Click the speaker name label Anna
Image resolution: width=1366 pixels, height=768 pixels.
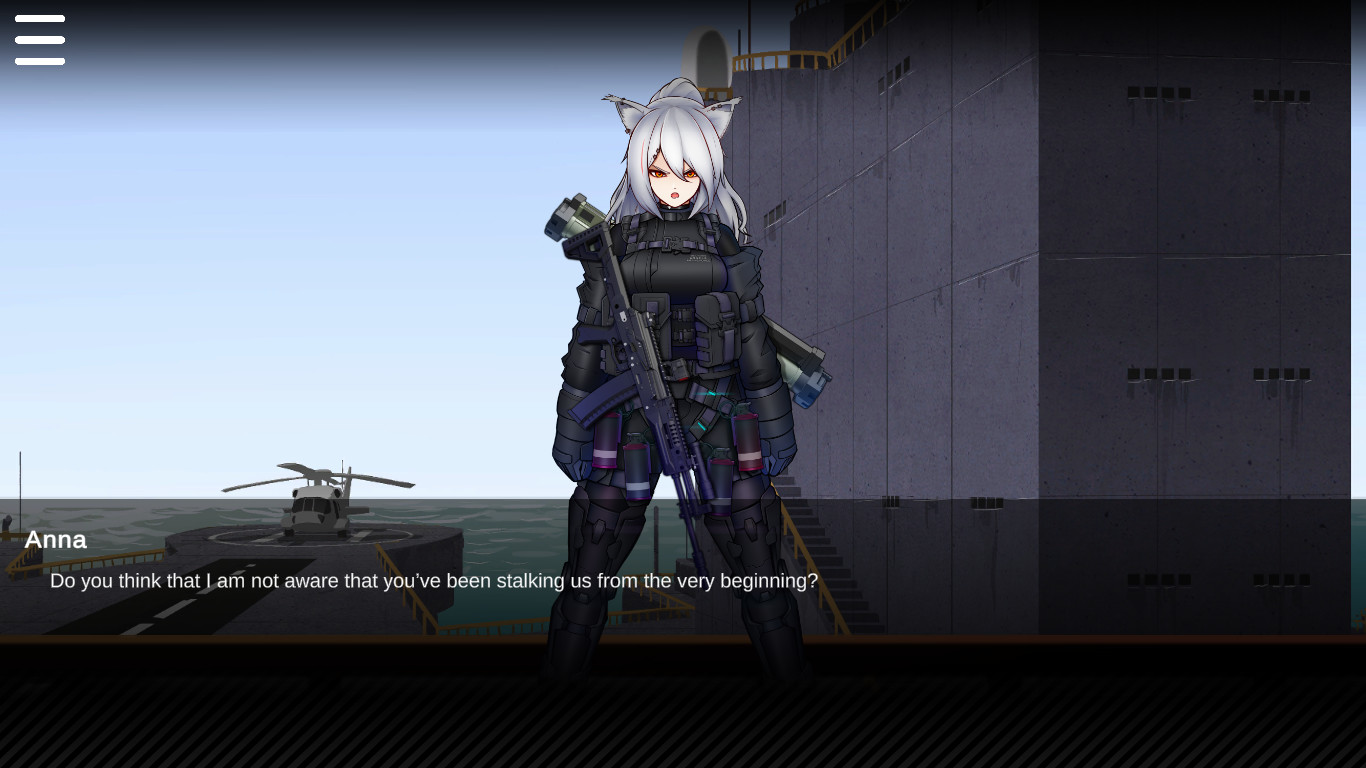coord(55,540)
